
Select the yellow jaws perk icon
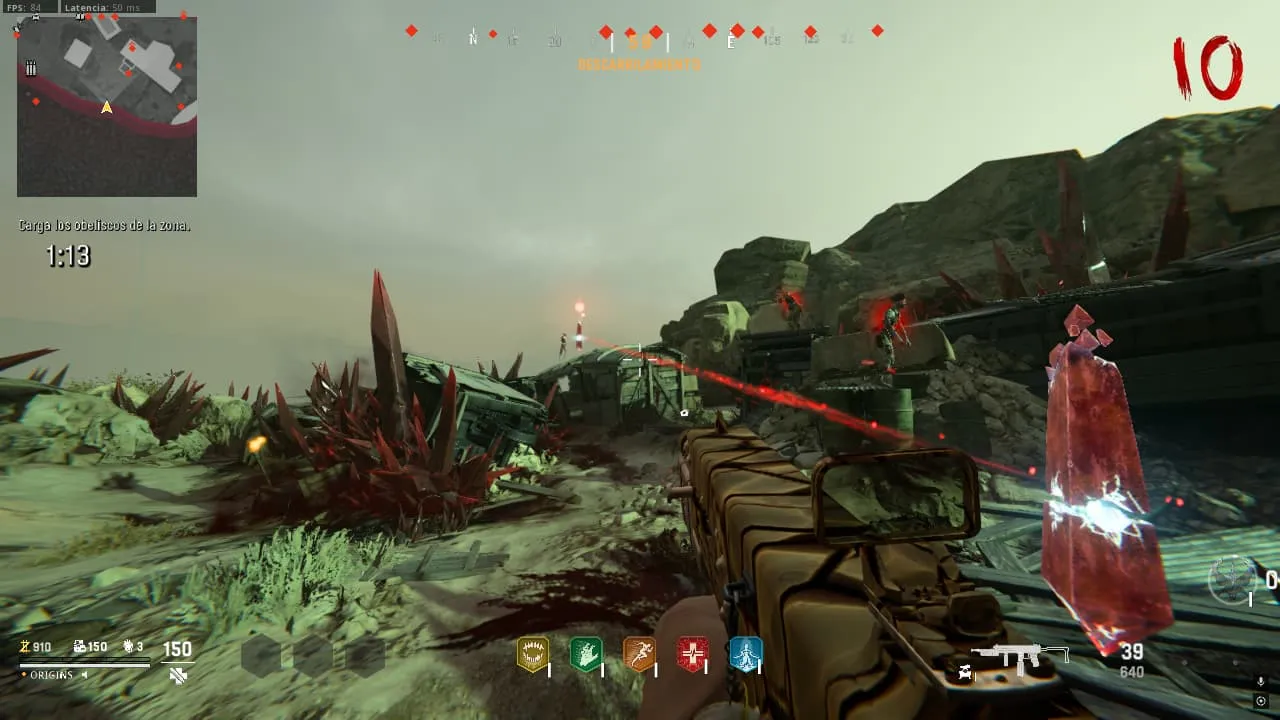(532, 654)
